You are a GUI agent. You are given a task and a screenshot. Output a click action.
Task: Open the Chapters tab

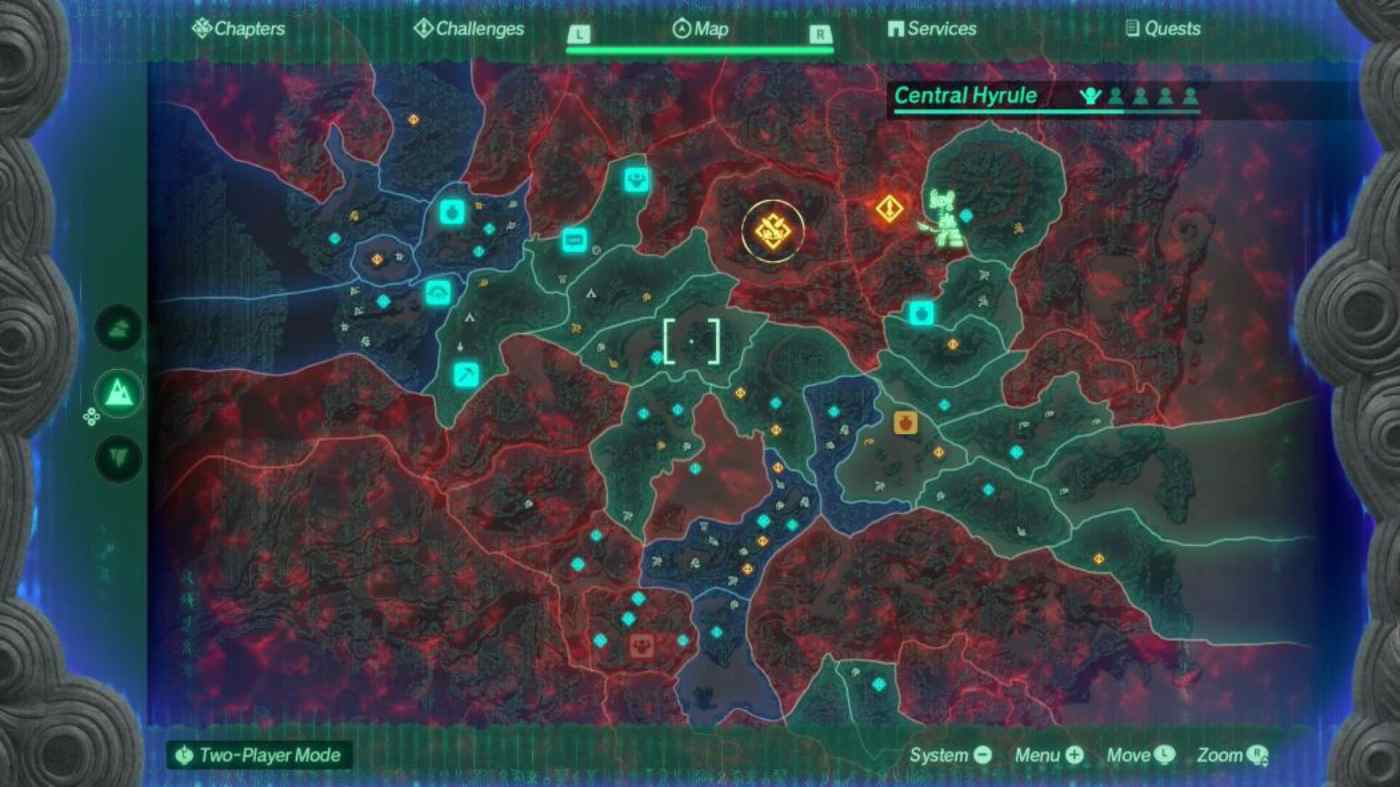238,29
